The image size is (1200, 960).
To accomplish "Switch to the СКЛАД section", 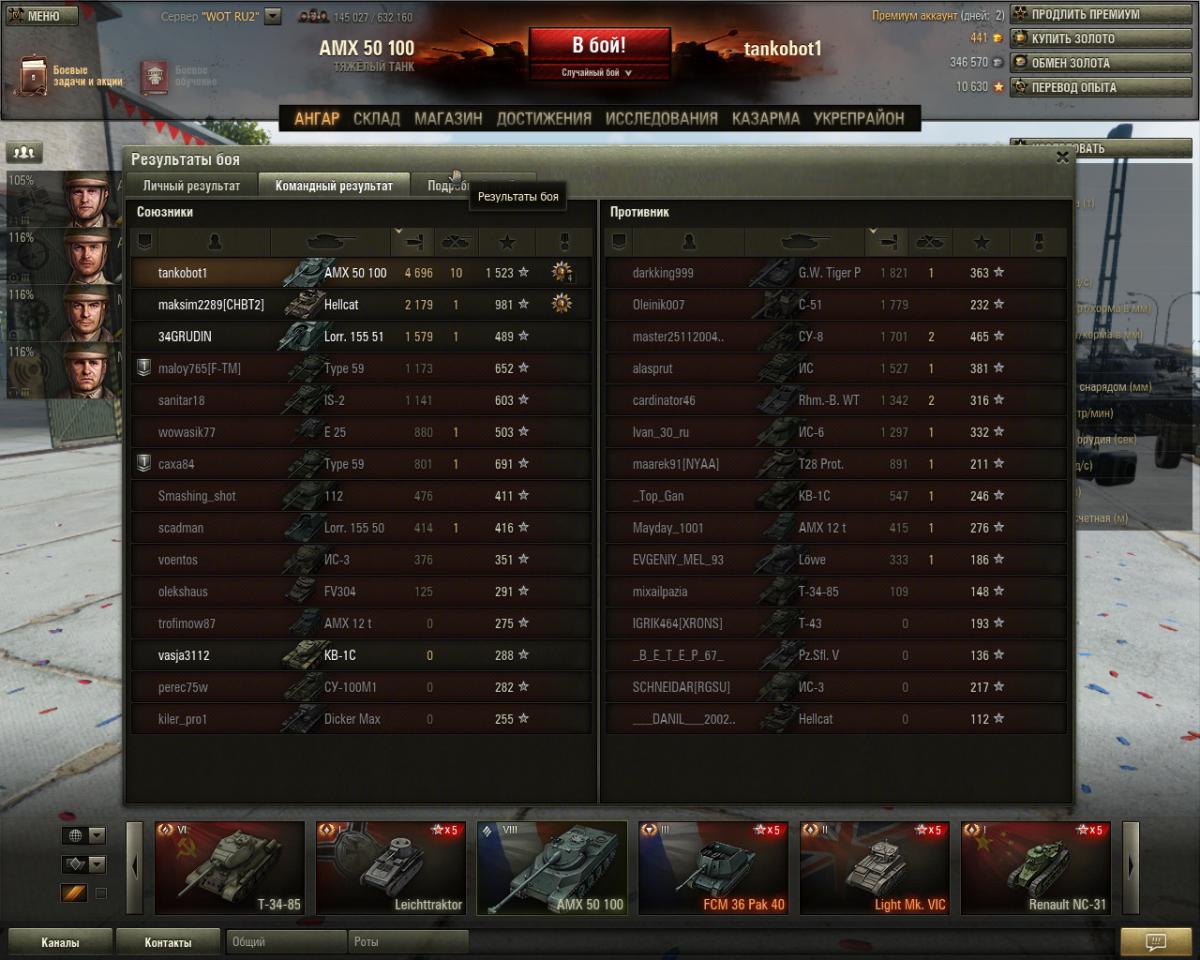I will click(x=376, y=118).
